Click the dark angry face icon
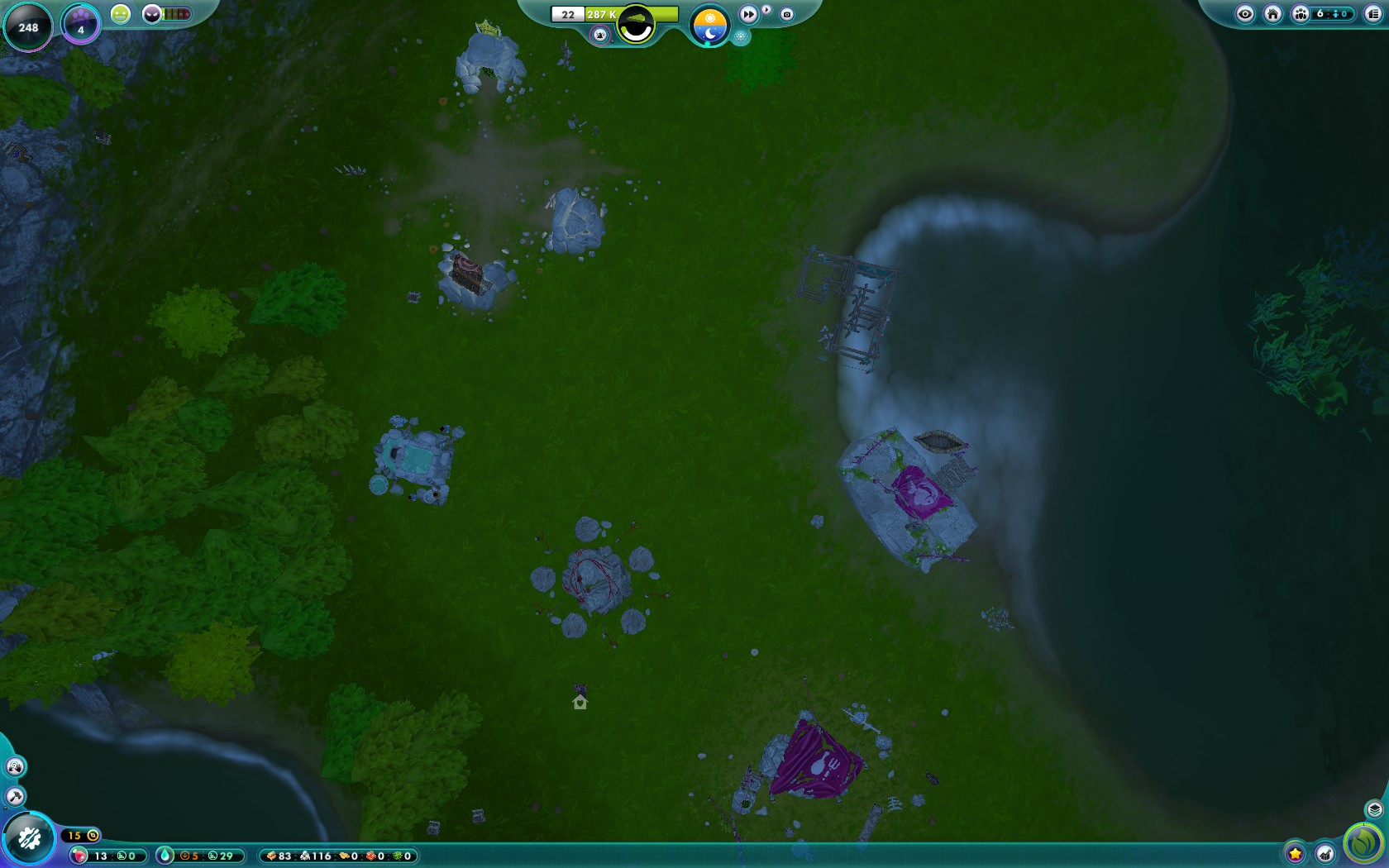The image size is (1389, 868). point(152,14)
